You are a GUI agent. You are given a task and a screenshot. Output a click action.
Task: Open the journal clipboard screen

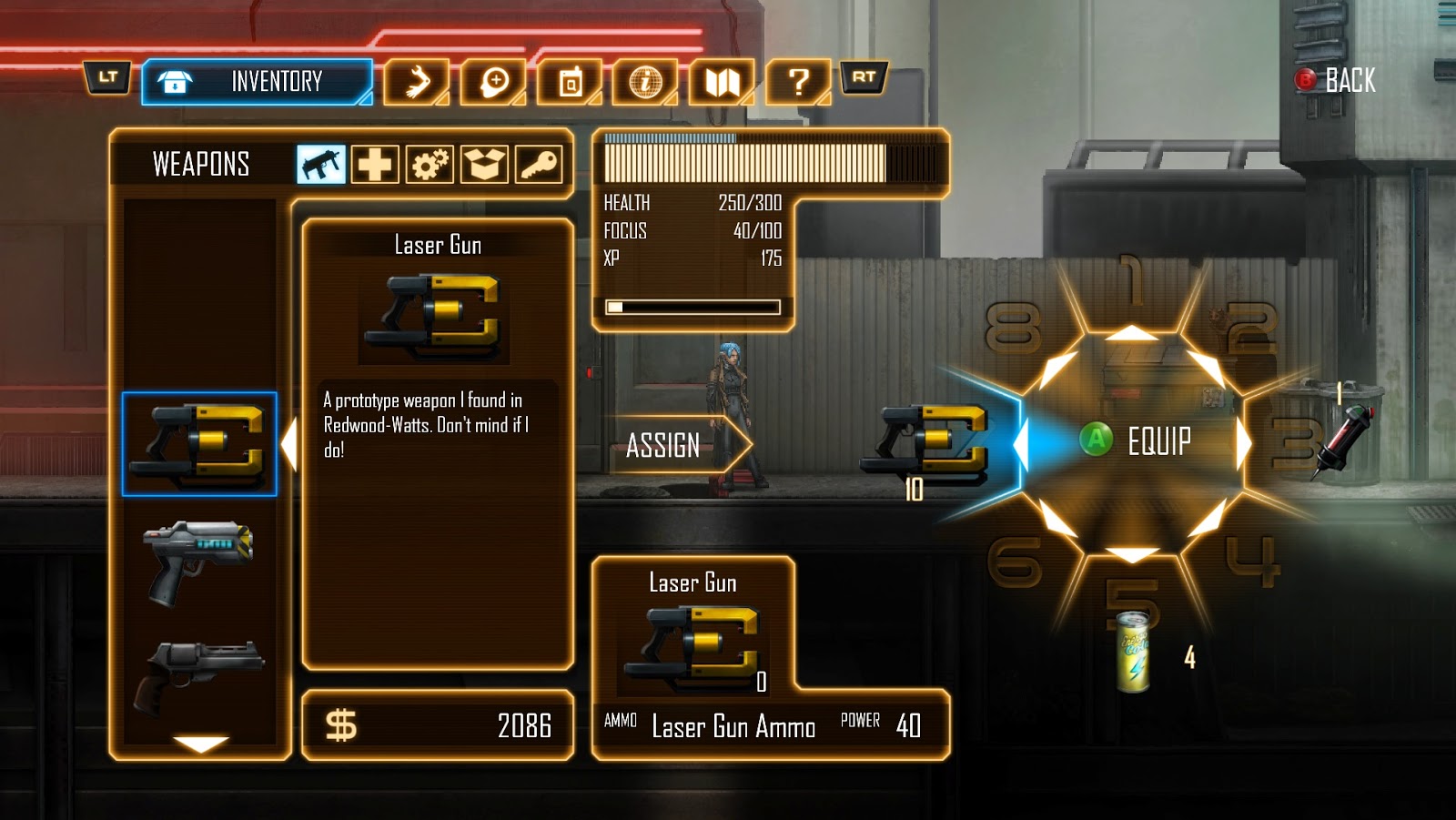[571, 81]
